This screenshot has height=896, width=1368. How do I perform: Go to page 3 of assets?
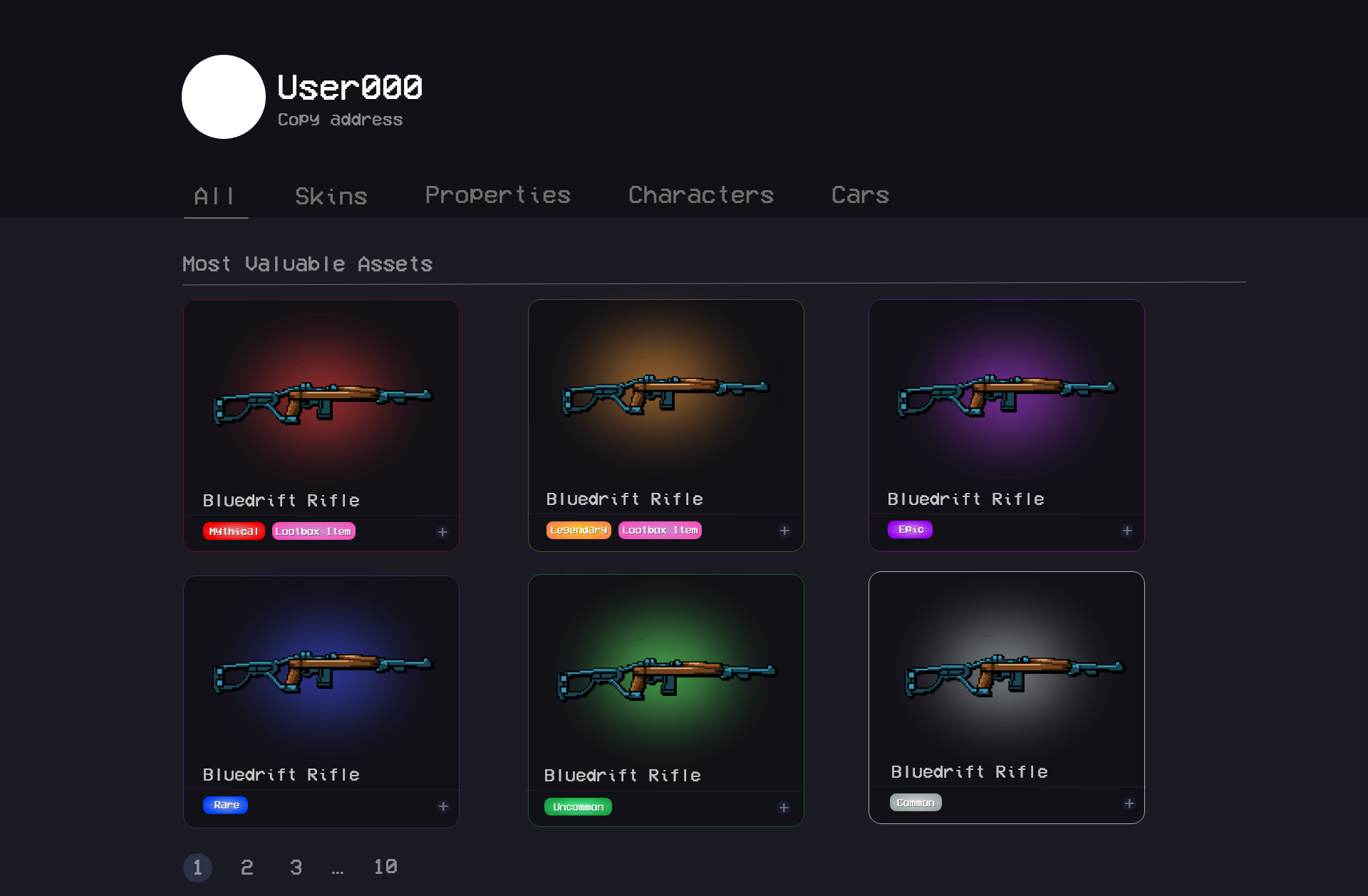pos(296,868)
